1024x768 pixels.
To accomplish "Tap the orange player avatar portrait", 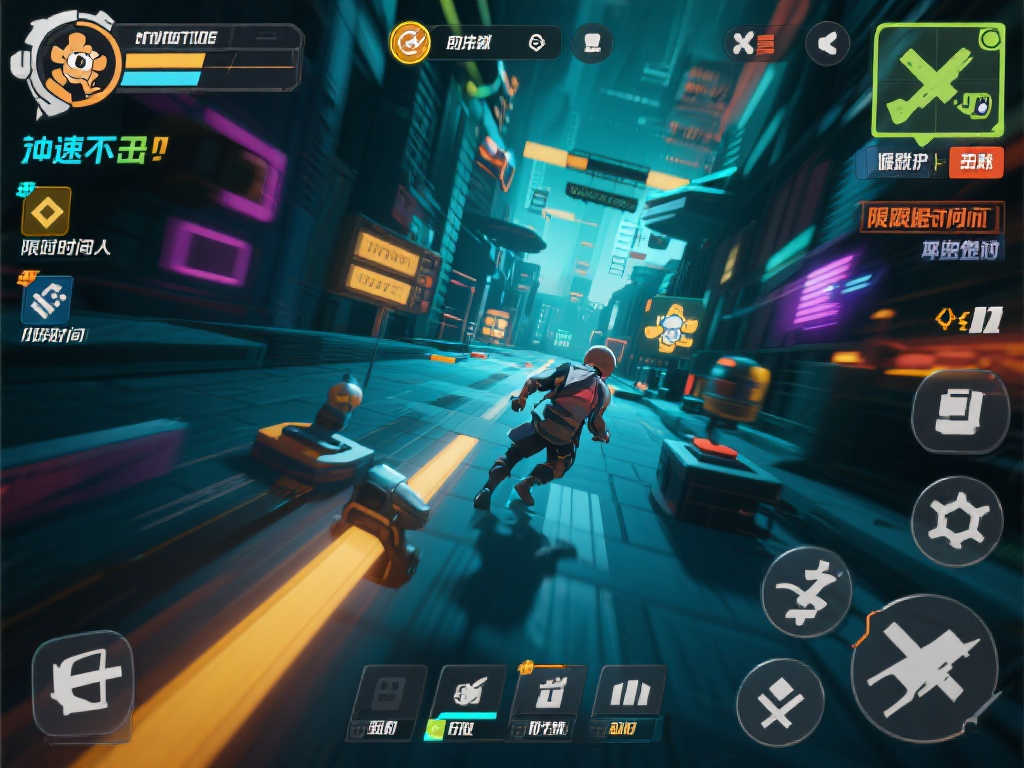I will coord(76,61).
